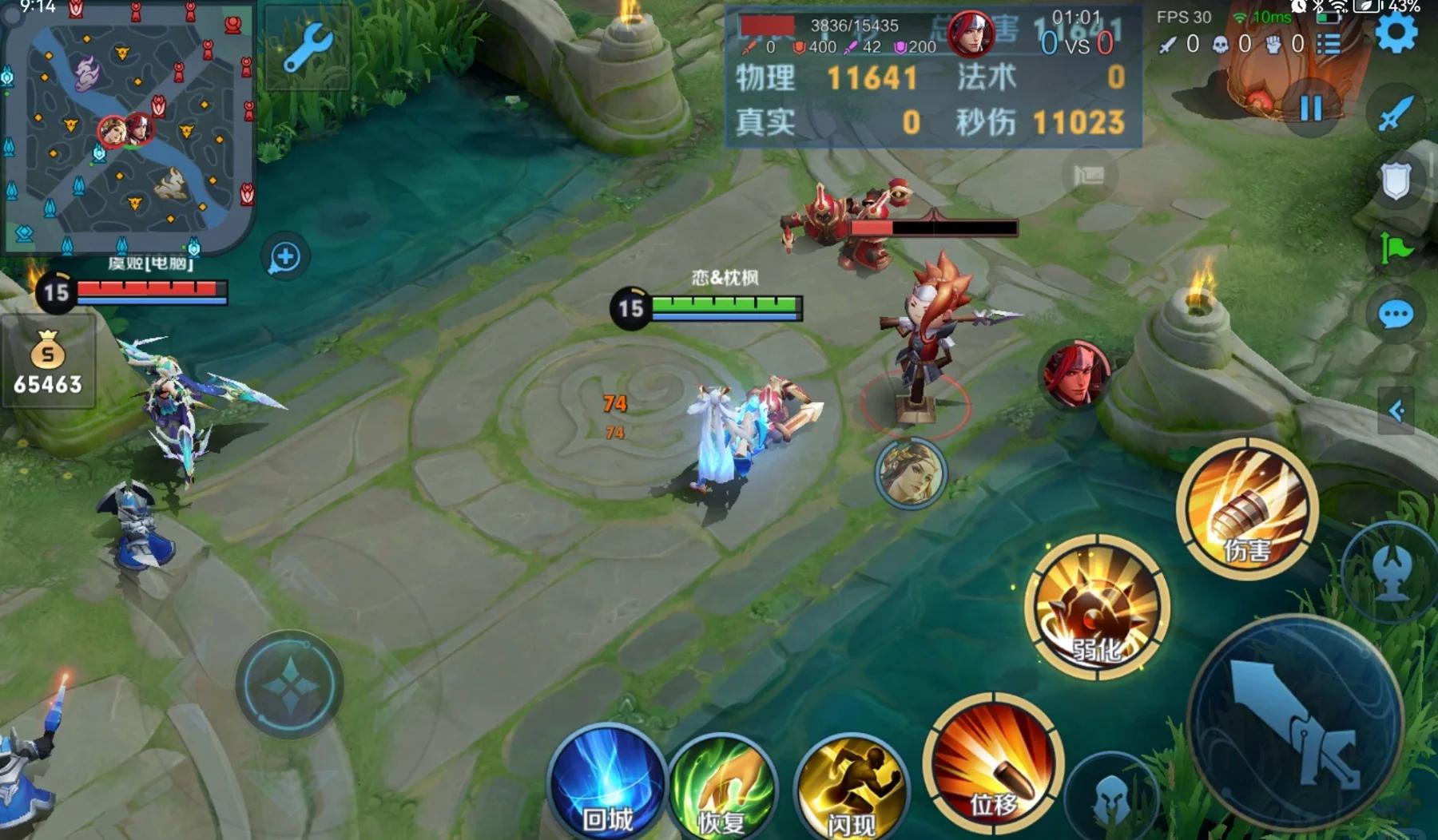Expand the side panel arrow
Viewport: 1438px width, 840px height.
1396,410
